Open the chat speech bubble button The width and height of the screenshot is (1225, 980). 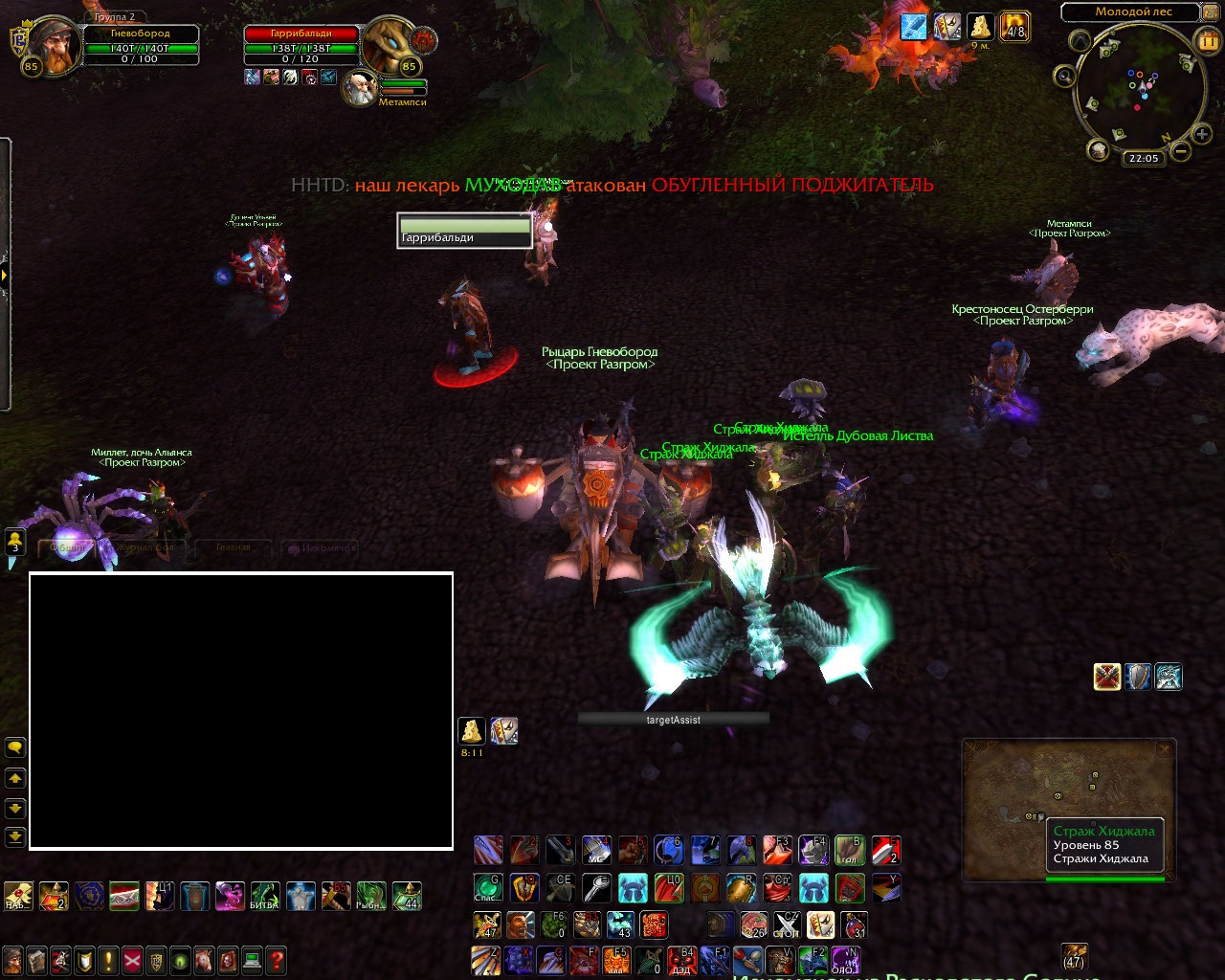pyautogui.click(x=15, y=747)
